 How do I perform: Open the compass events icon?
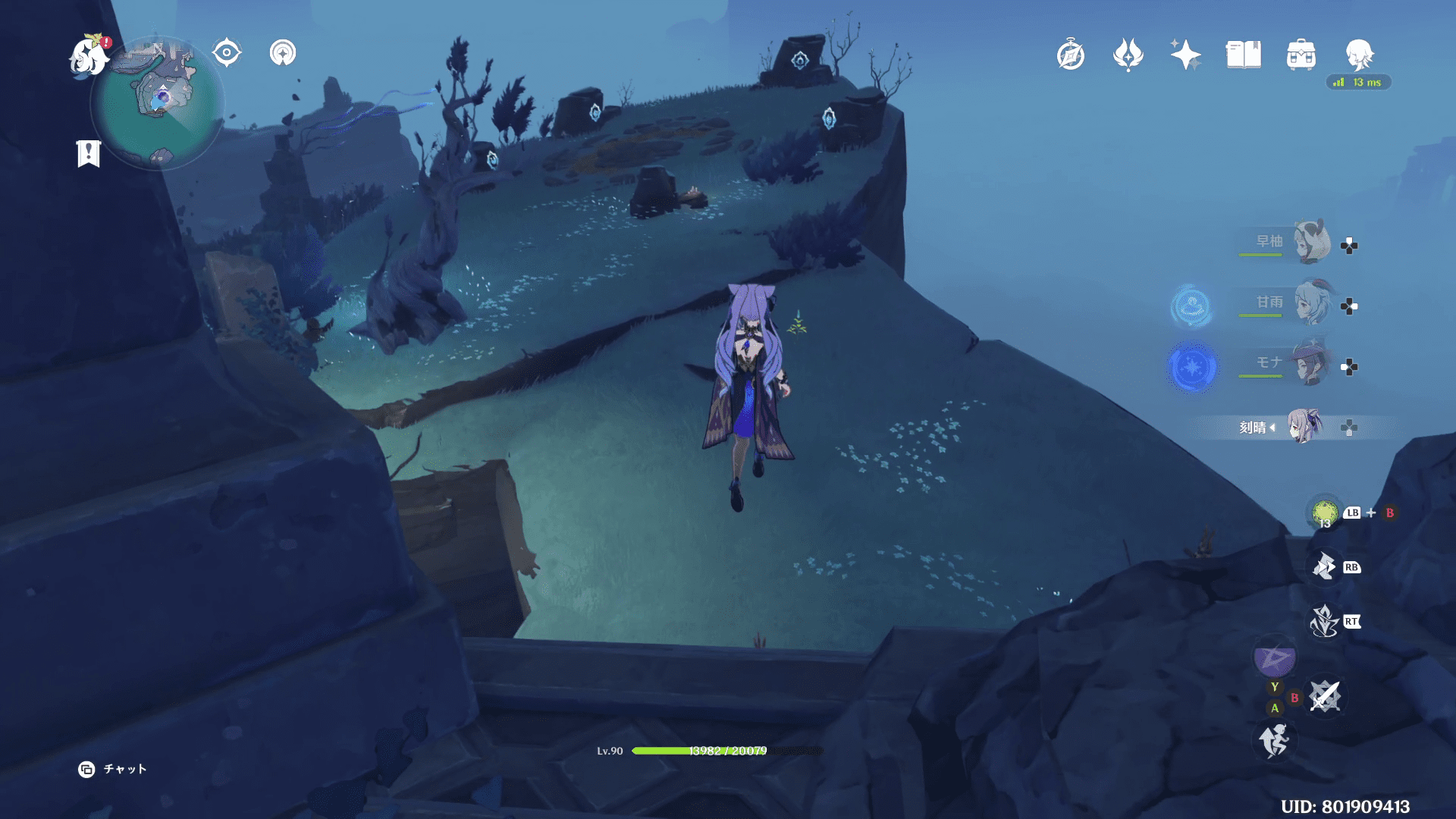pos(1071,55)
